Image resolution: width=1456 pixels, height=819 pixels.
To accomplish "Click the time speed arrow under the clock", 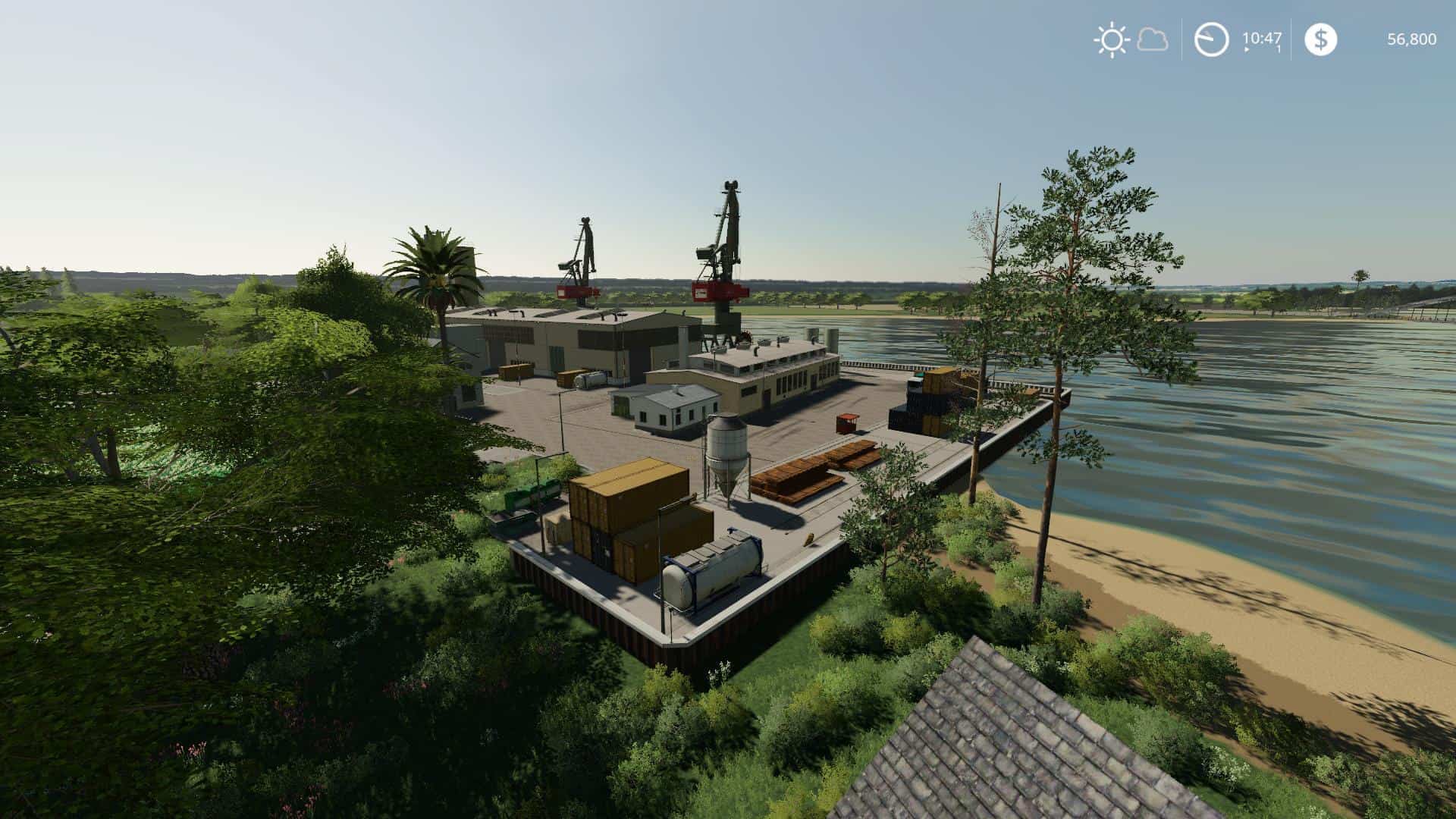I will pos(1247,49).
